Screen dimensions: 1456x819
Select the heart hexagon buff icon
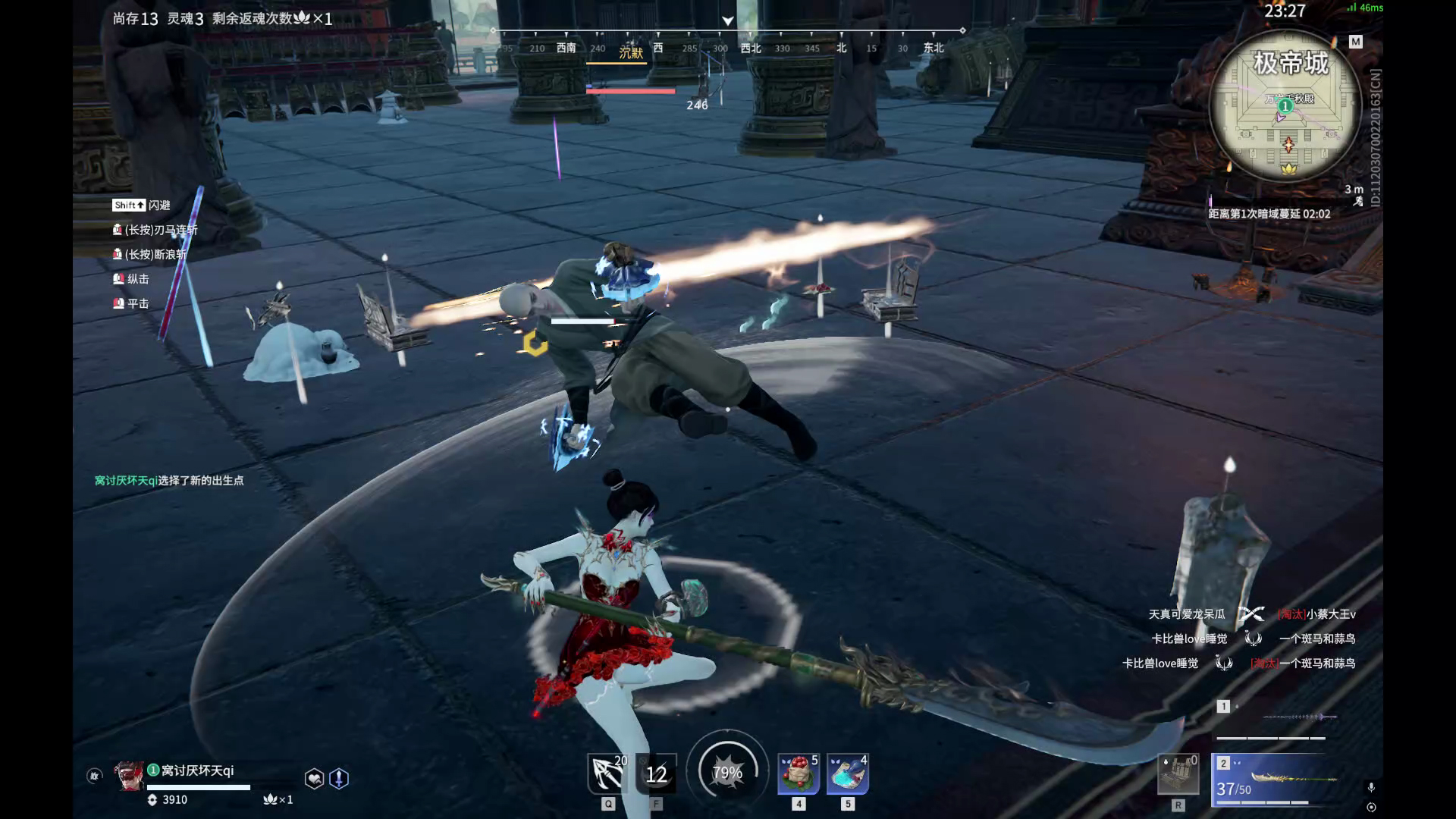coord(314,778)
